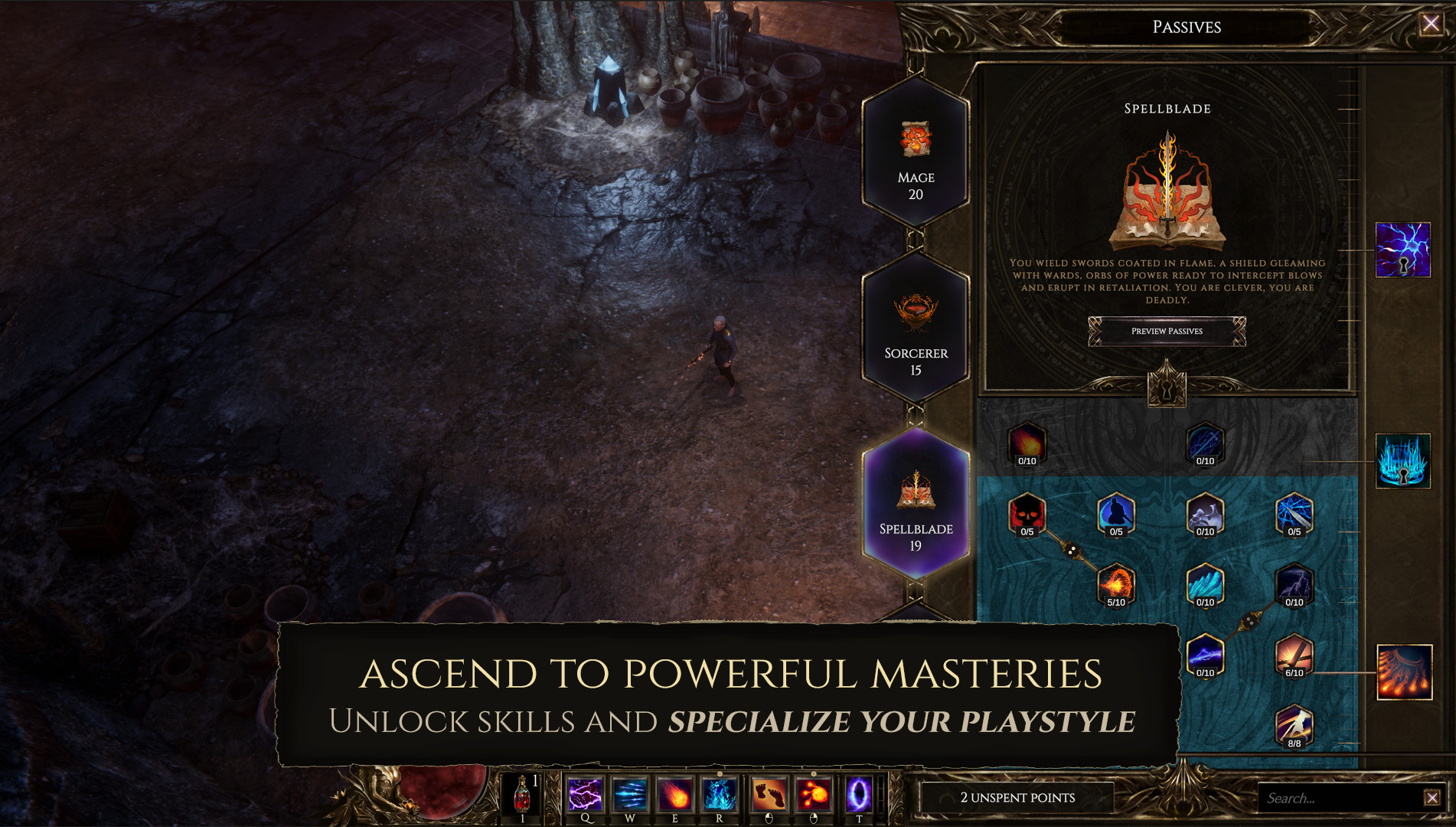Allocate a point to fire swirl passive 5/10
The width and height of the screenshot is (1456, 827).
1116,584
